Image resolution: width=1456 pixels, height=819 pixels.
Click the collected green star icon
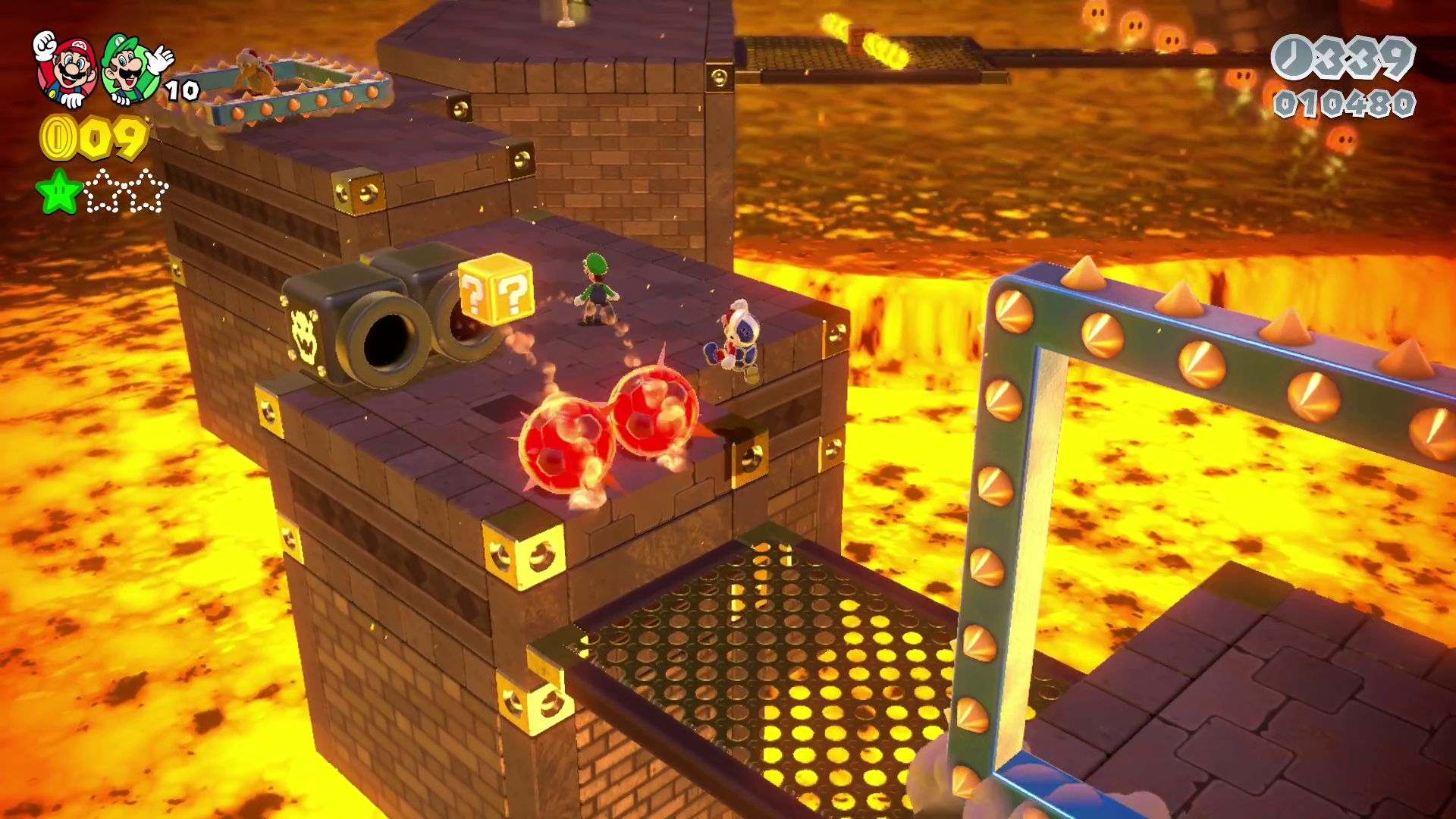click(59, 191)
